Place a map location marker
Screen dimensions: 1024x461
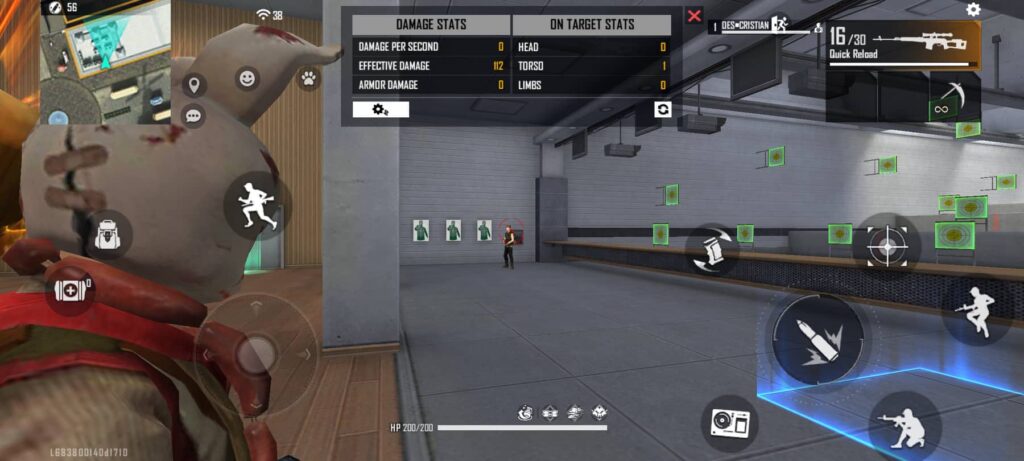click(x=194, y=86)
